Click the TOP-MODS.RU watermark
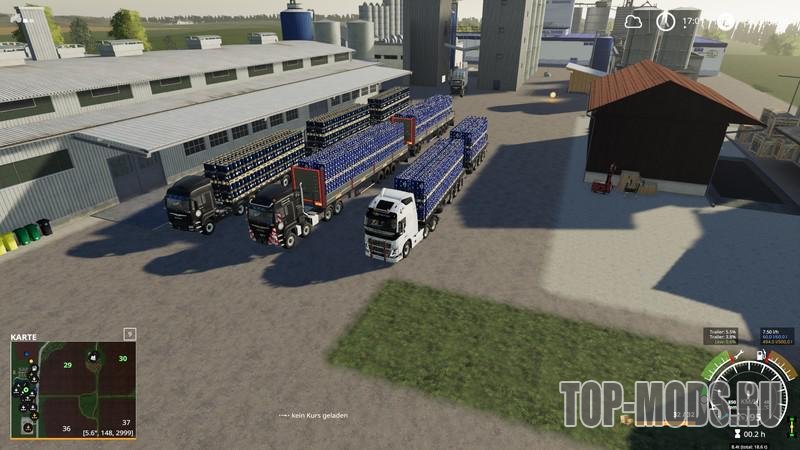This screenshot has width=800, height=450. (x=672, y=404)
